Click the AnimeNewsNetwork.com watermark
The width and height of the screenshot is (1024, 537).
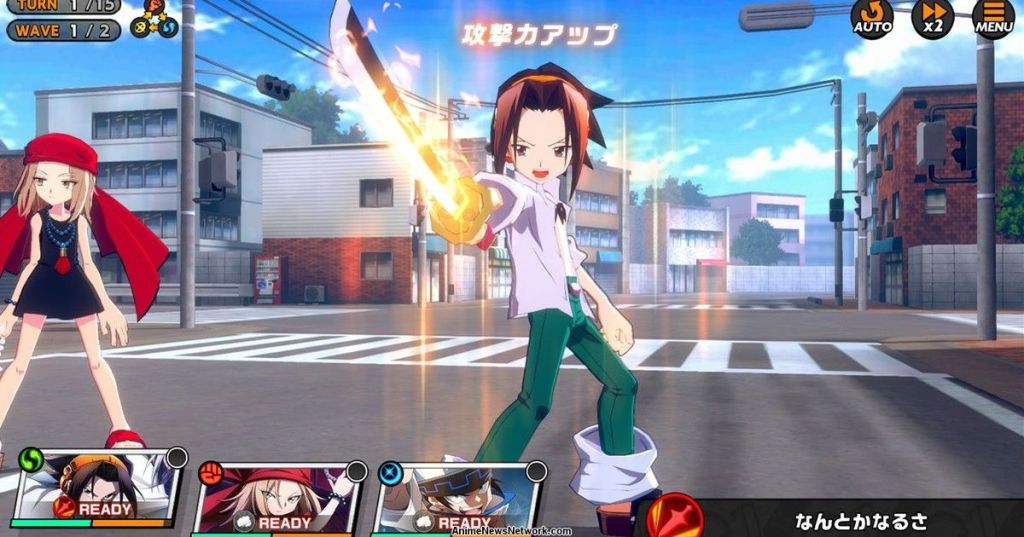pos(510,531)
